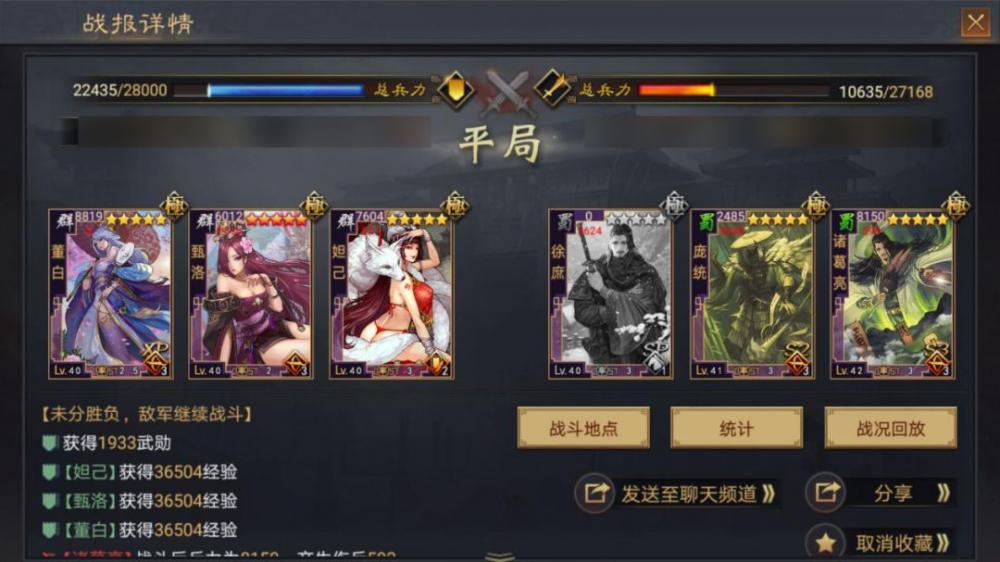Select the 董白 hero card

tap(110, 294)
